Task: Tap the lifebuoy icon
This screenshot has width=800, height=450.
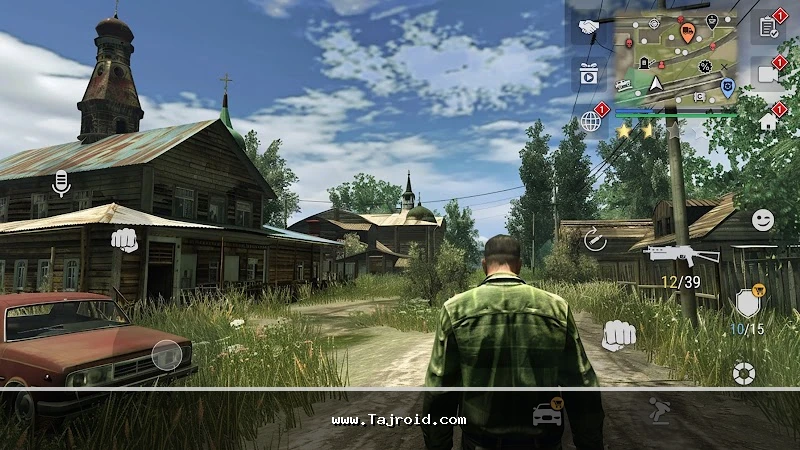Action: (742, 373)
